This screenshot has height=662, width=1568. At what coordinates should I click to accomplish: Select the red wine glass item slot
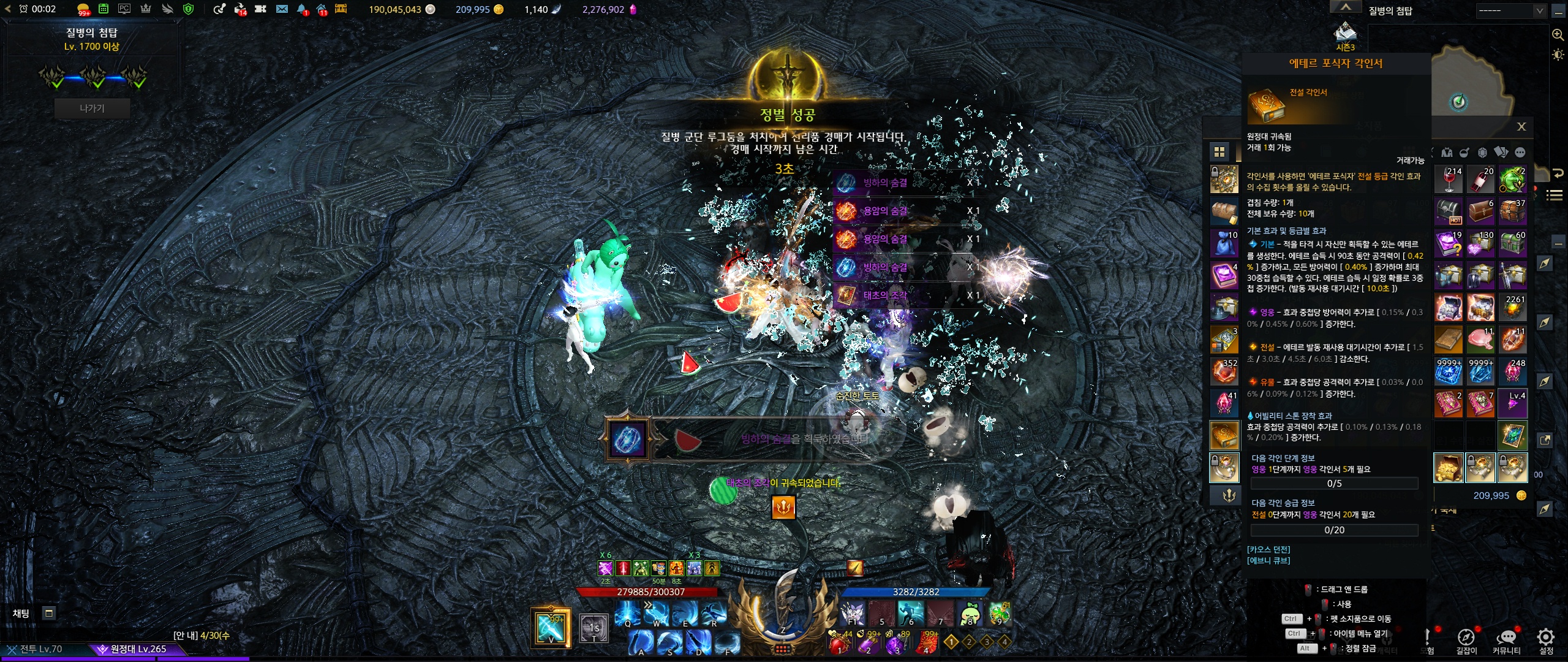click(1449, 180)
